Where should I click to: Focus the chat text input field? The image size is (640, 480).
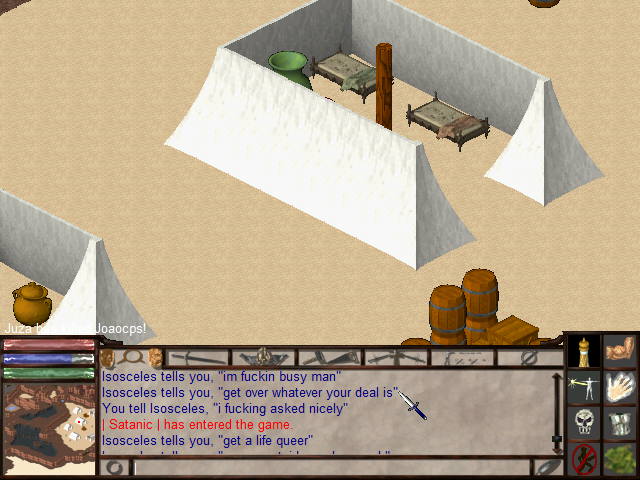330,467
